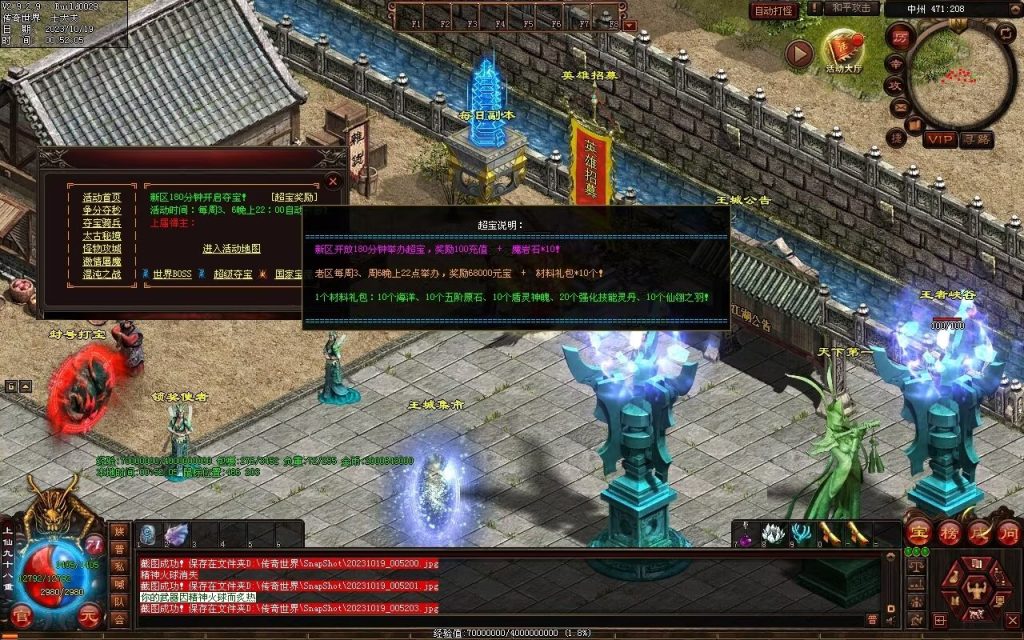Click the 进入活动地图 link
The height and width of the screenshot is (640, 1024).
[231, 248]
